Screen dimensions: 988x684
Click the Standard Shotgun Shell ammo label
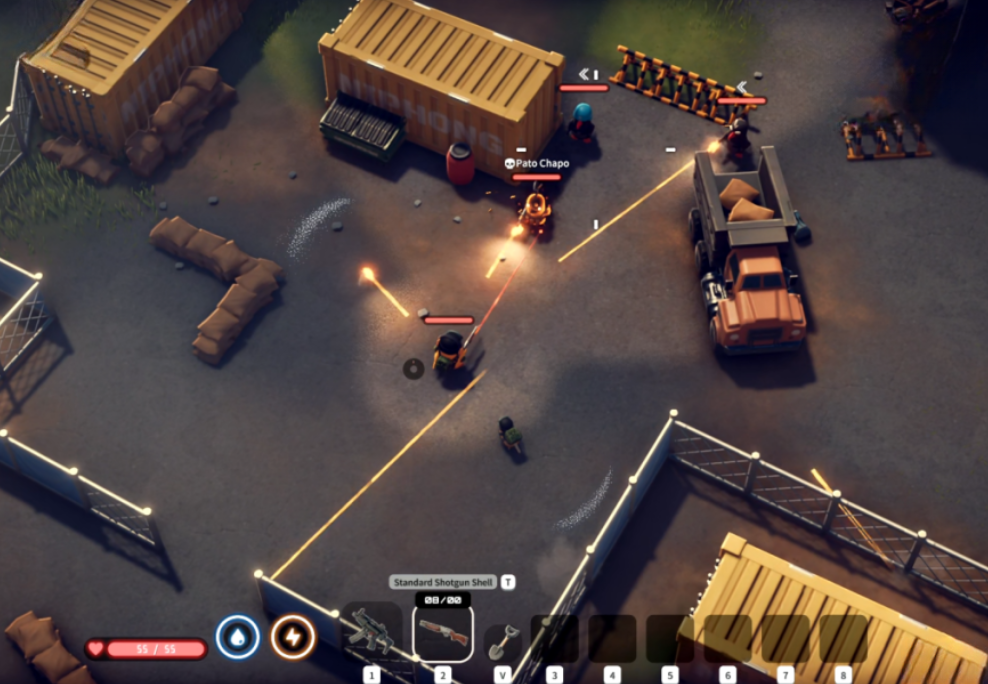[x=442, y=582]
